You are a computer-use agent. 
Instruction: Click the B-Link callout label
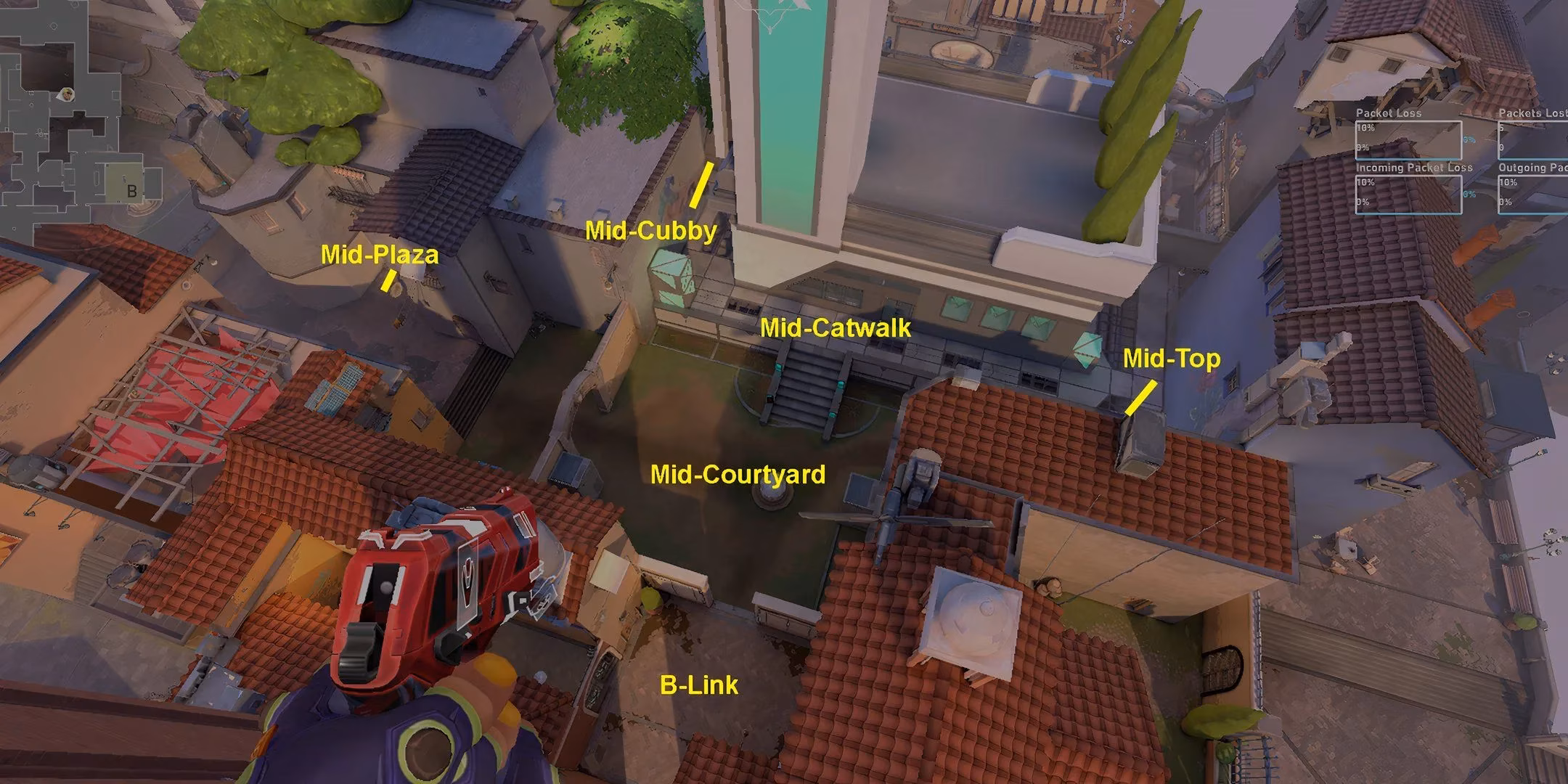click(698, 685)
